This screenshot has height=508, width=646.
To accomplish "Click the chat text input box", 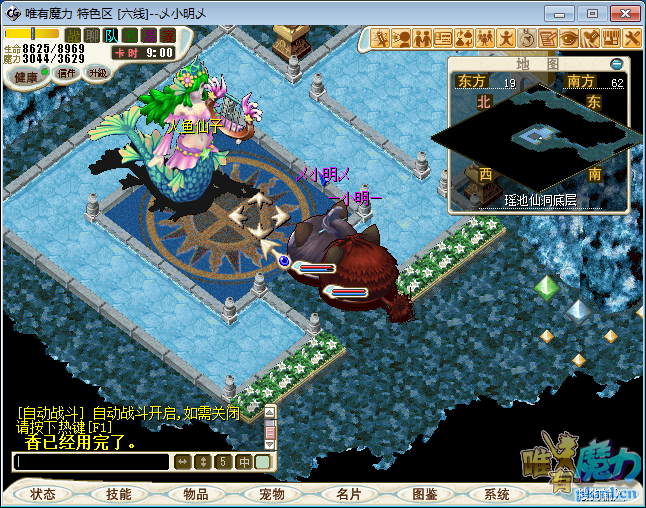I will pos(90,462).
